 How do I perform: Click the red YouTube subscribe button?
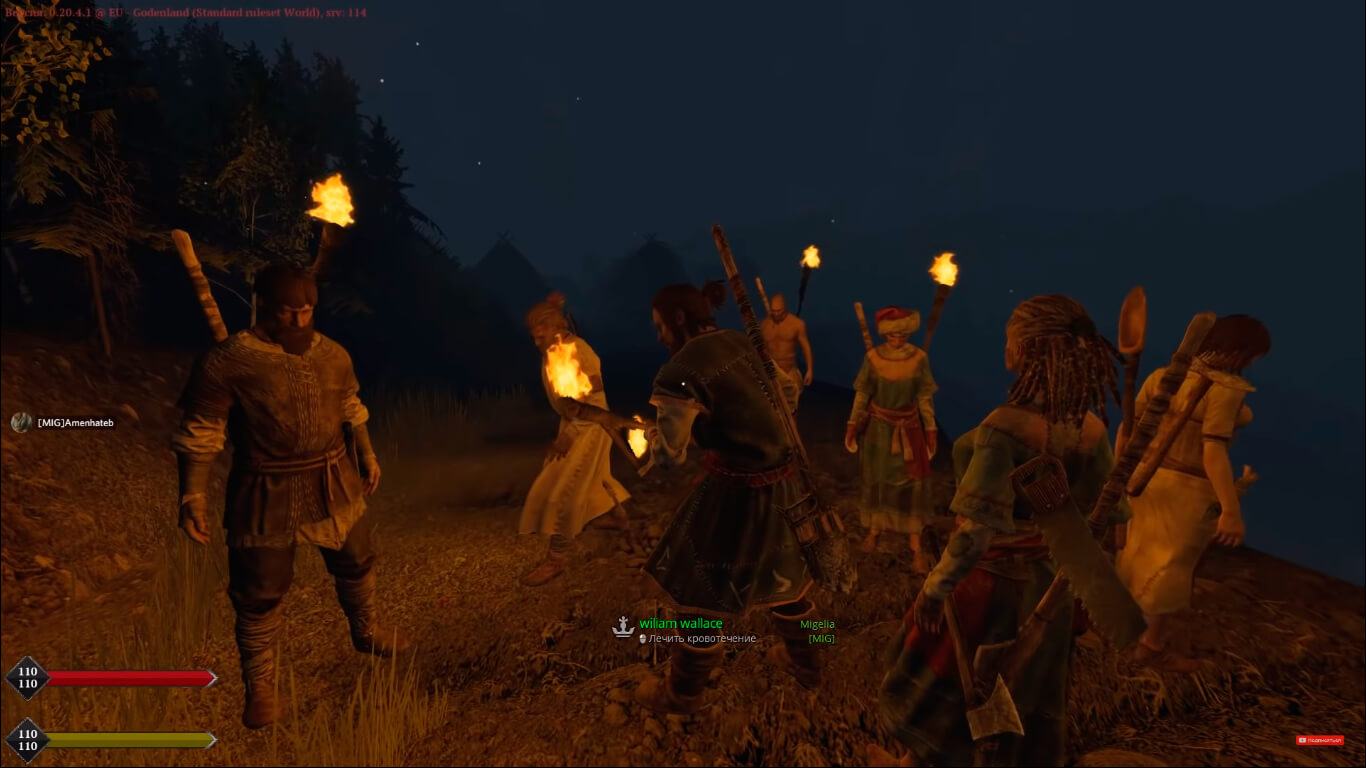tap(1319, 740)
